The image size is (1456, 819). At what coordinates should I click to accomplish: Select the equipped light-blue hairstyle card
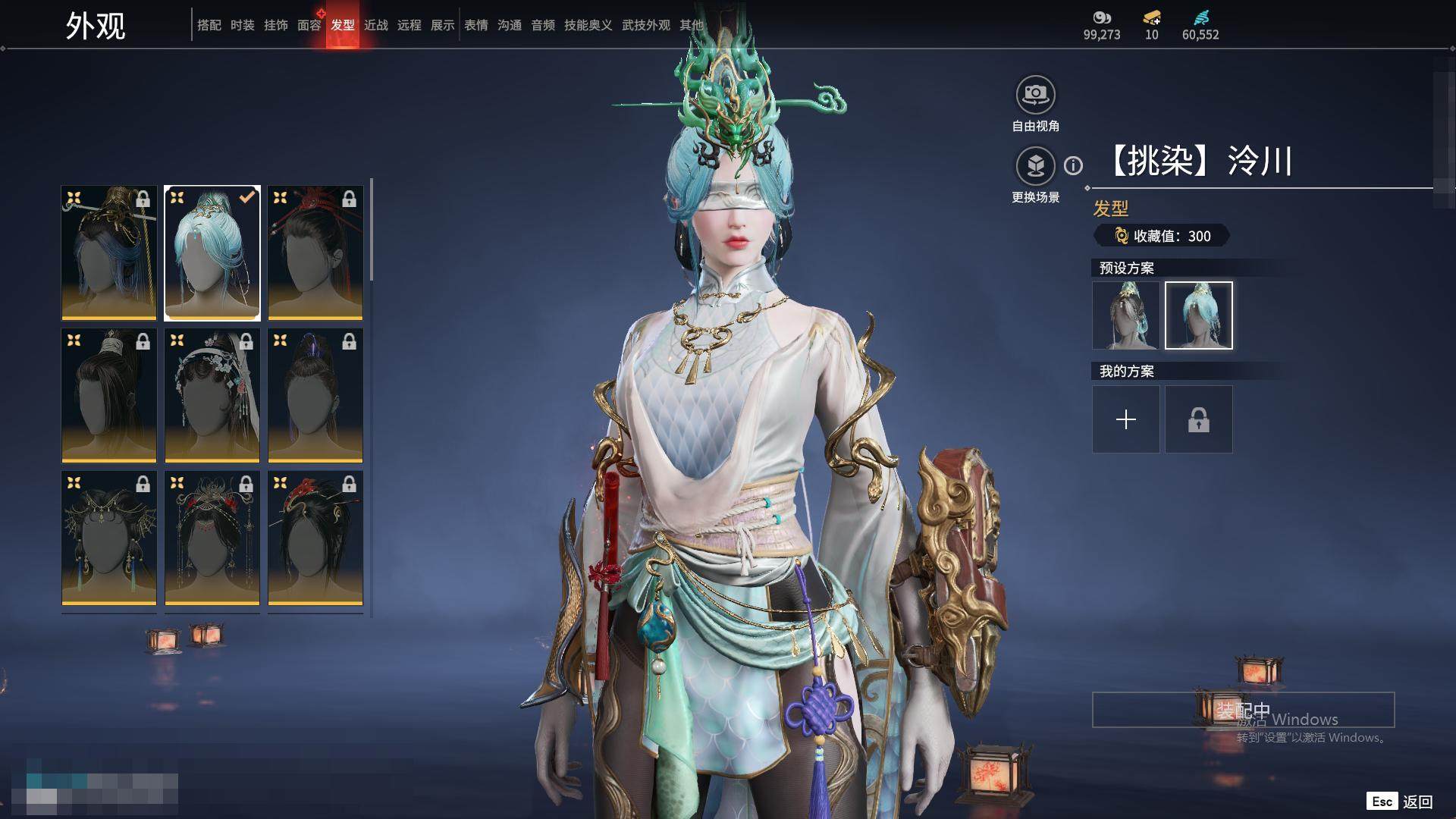coord(212,253)
